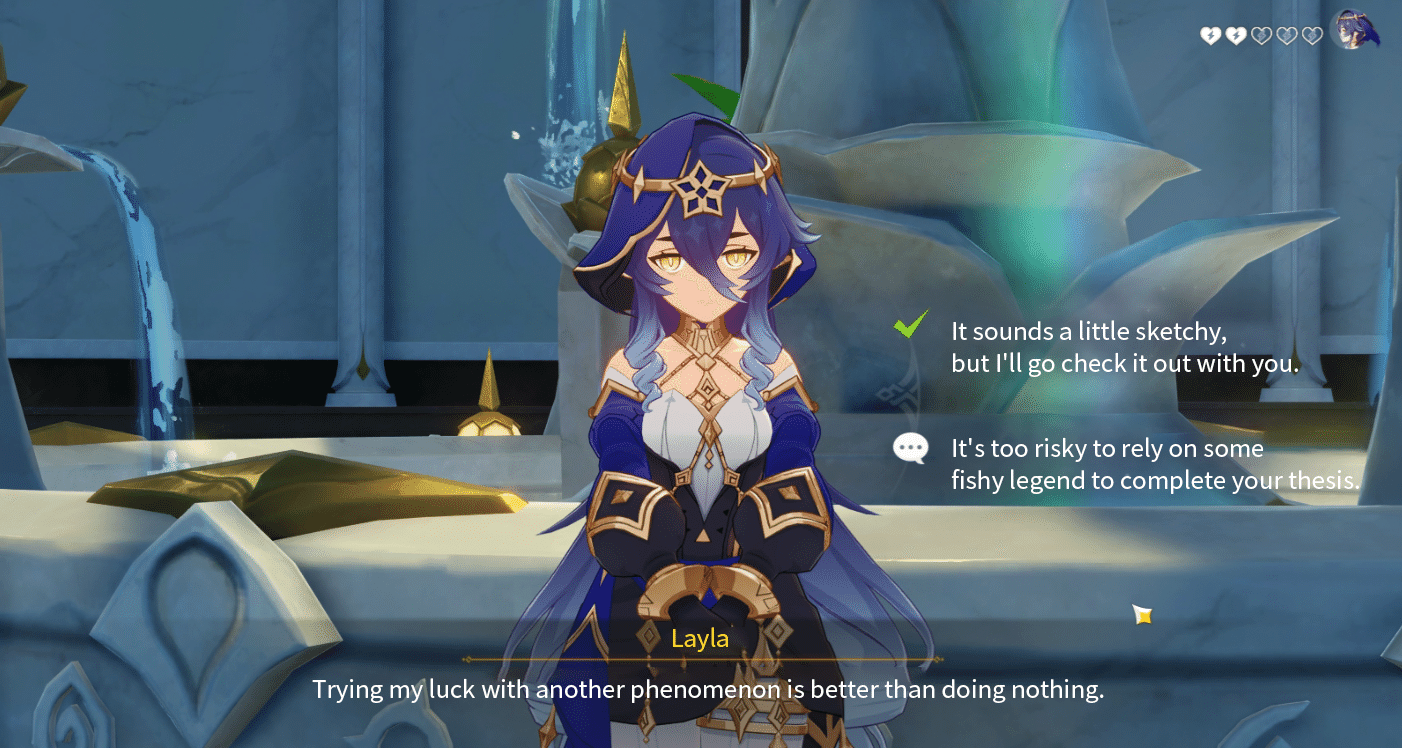1402x748 pixels.
Task: Click the last heart icon in the row
Action: (1311, 34)
